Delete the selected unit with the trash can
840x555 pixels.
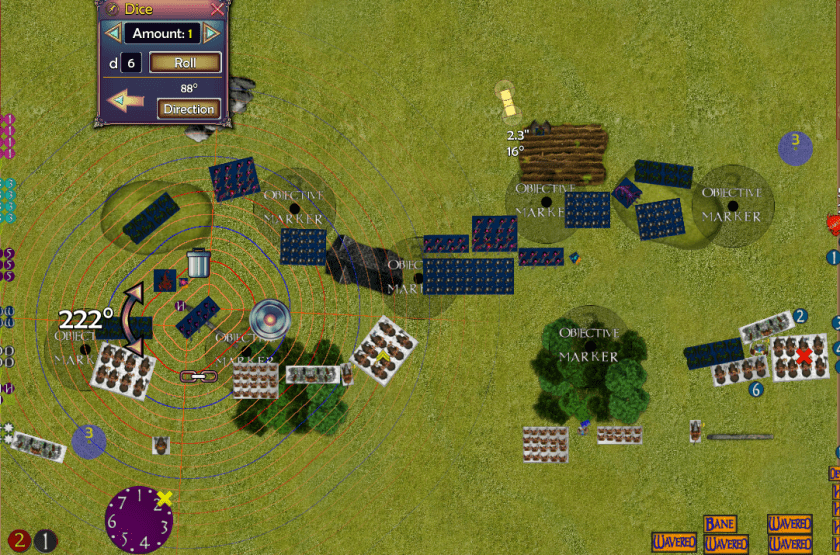pos(198,263)
